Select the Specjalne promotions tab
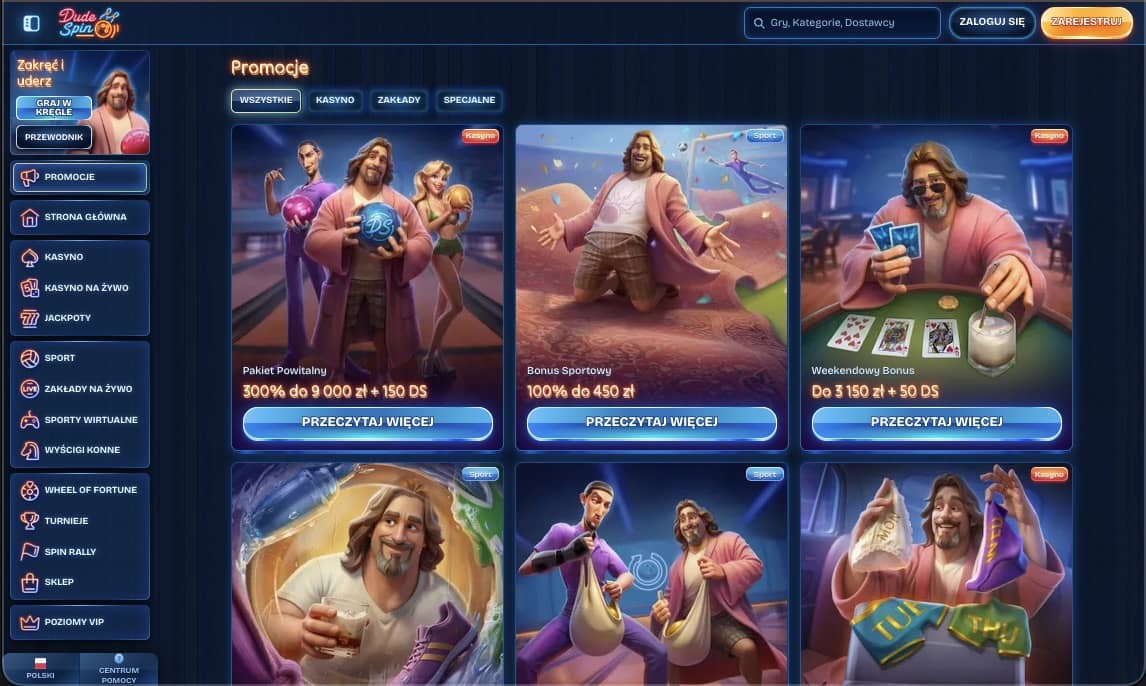Image resolution: width=1146 pixels, height=686 pixels. click(469, 100)
